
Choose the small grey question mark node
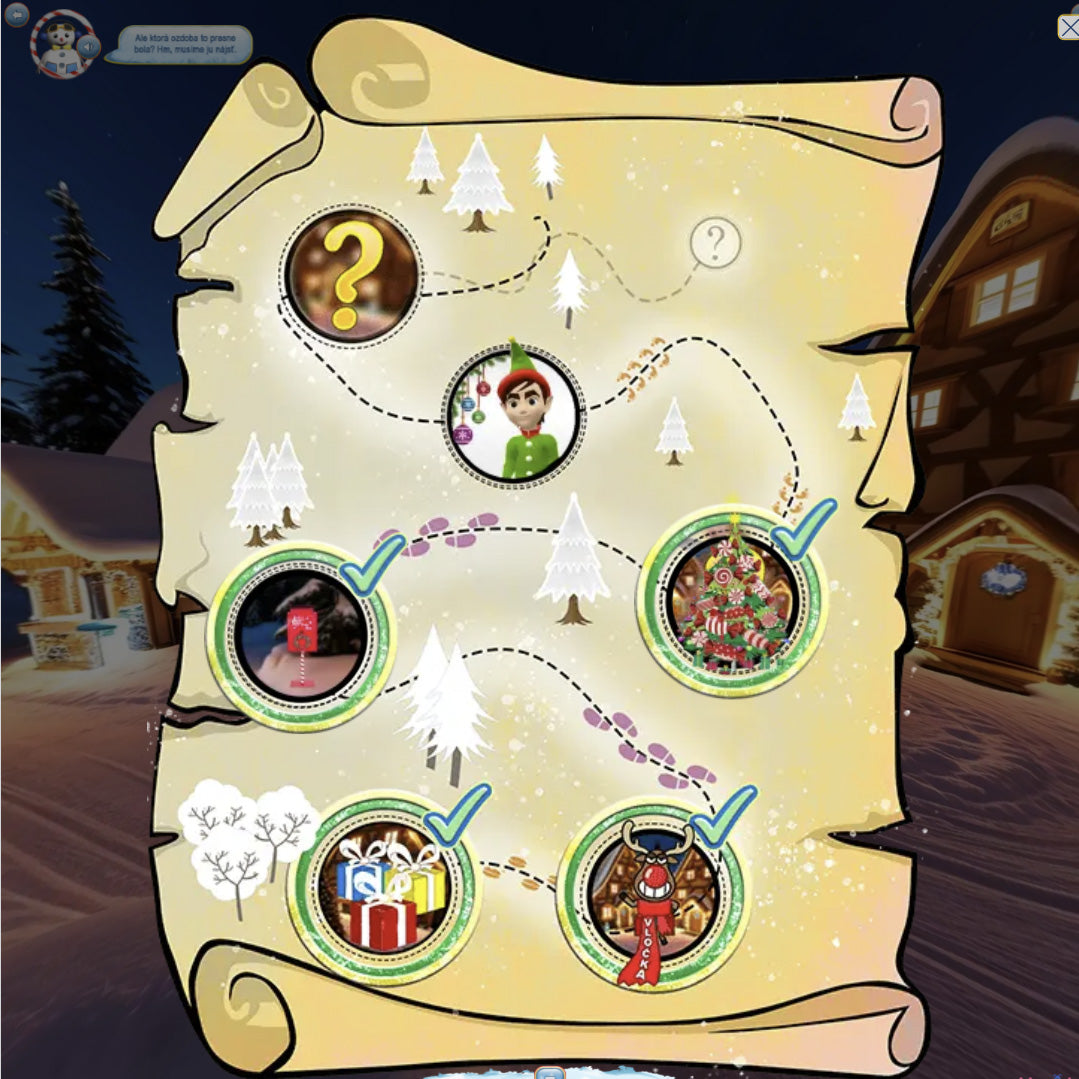716,242
